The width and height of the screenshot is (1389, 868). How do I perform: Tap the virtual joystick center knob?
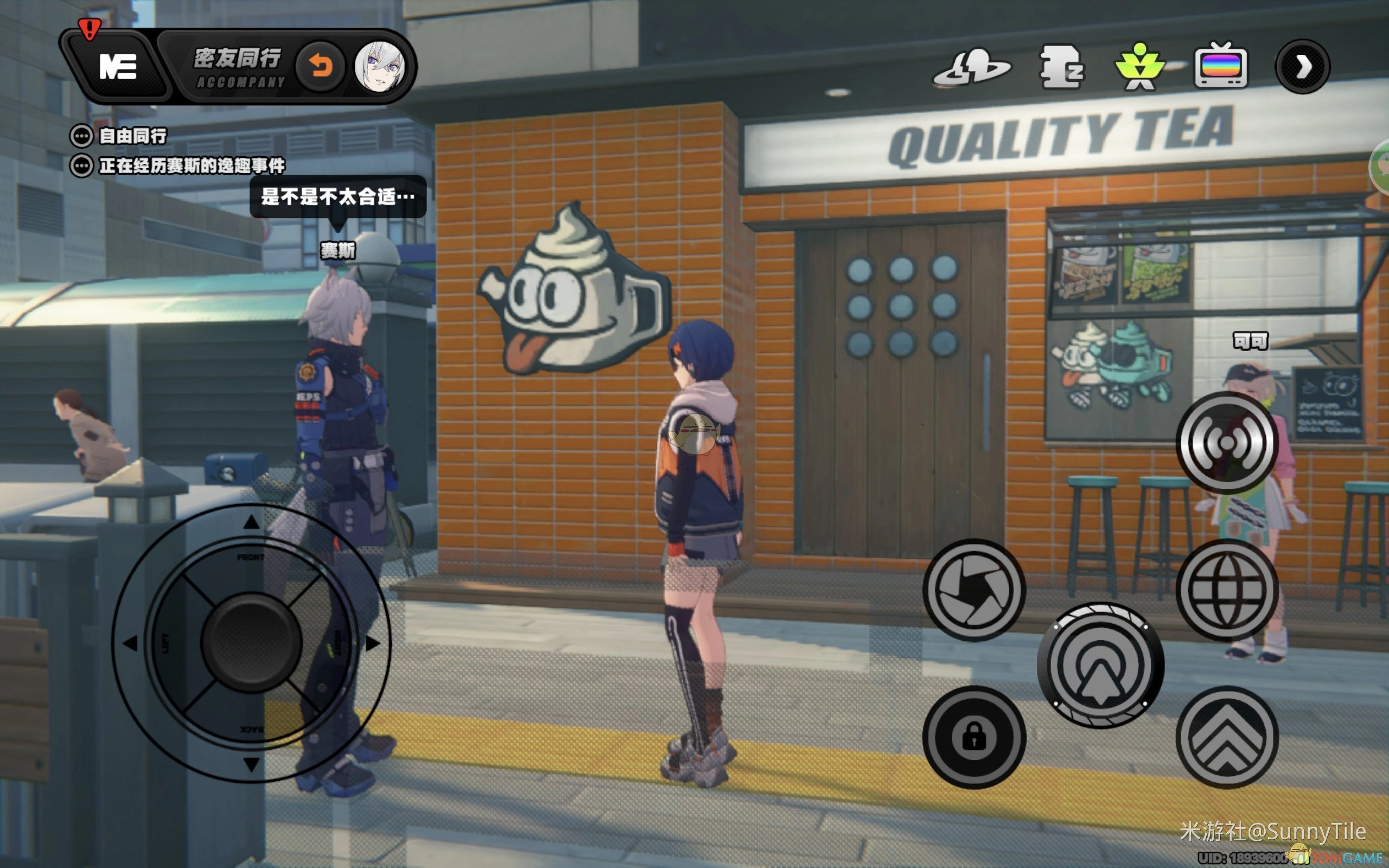tap(251, 642)
